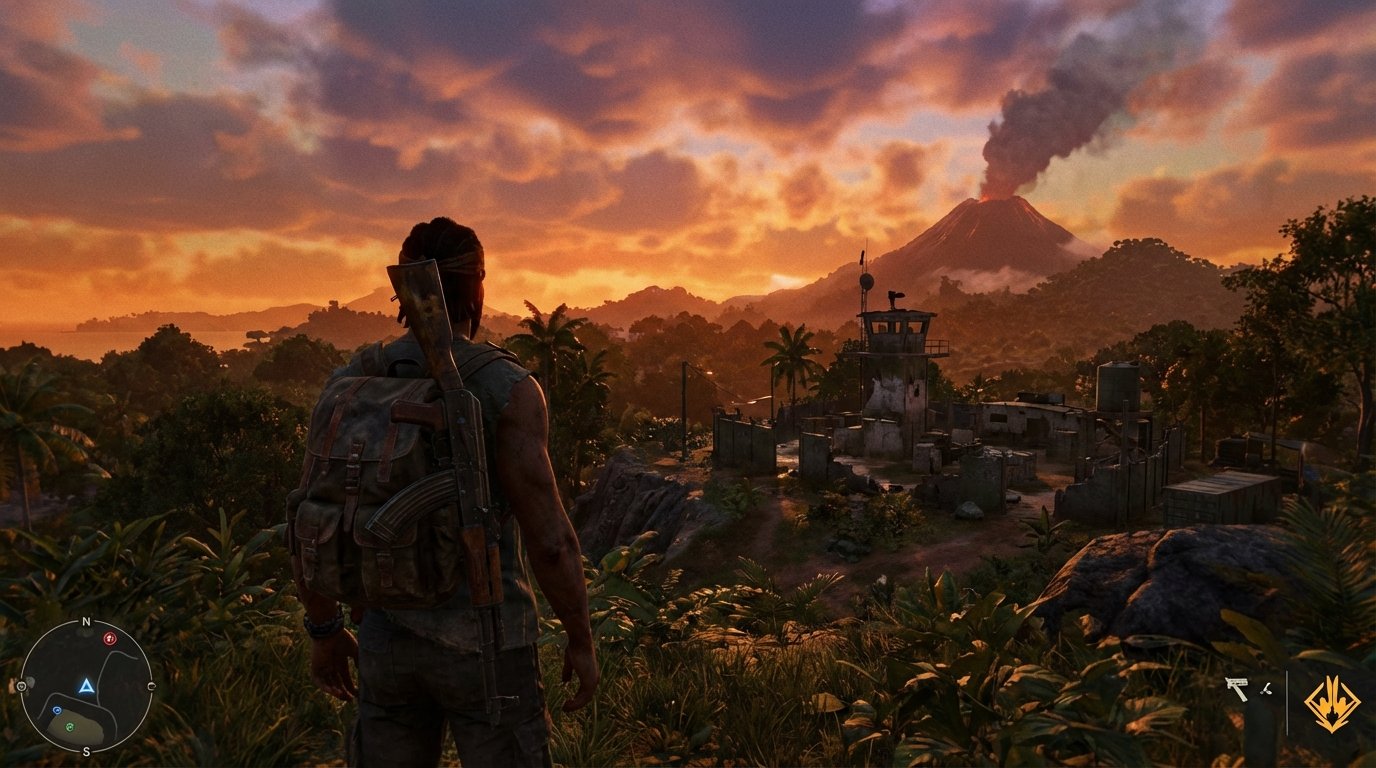
Task: Click the erupting volcano on the horizon
Action: click(x=990, y=210)
